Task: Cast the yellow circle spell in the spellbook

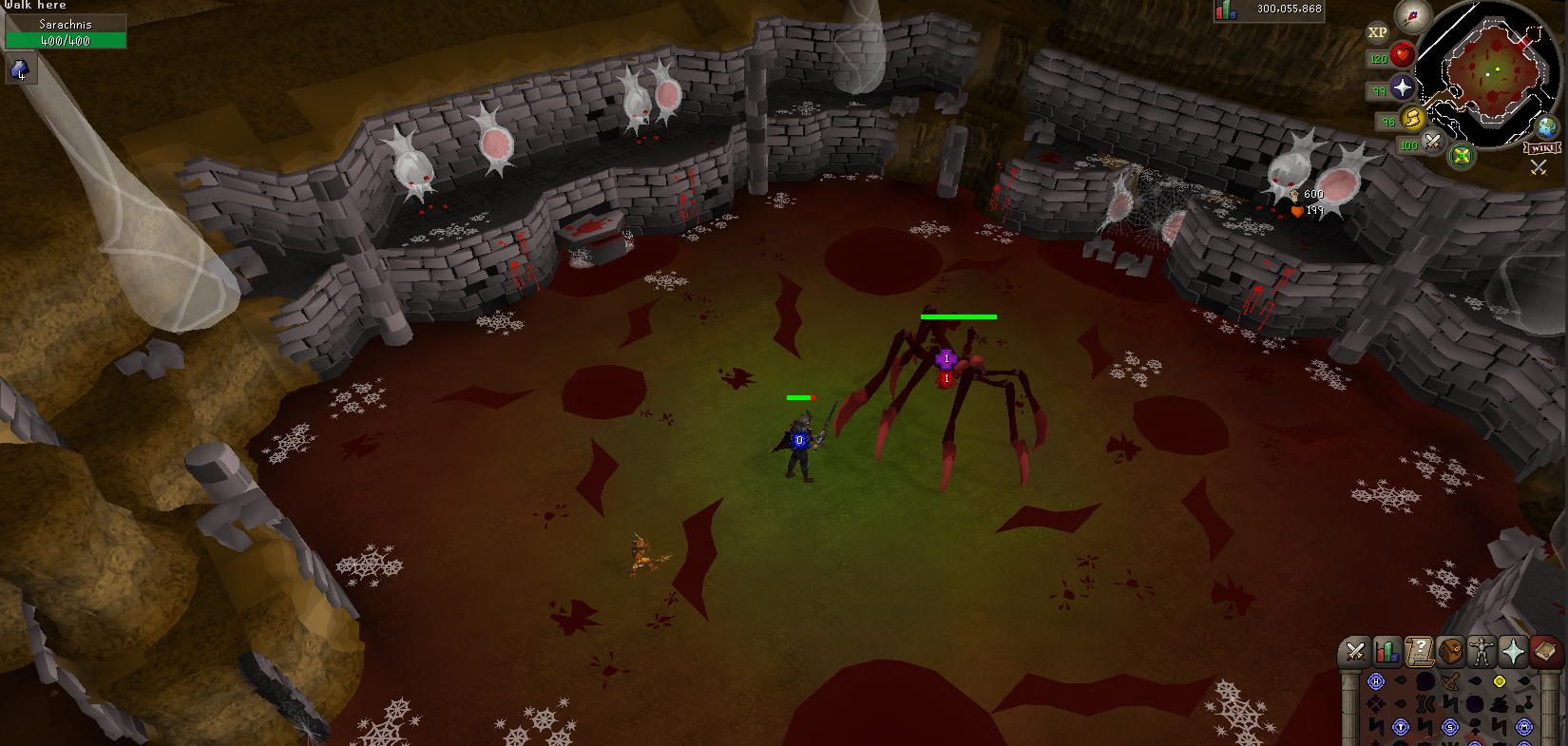Action: pos(1500,681)
